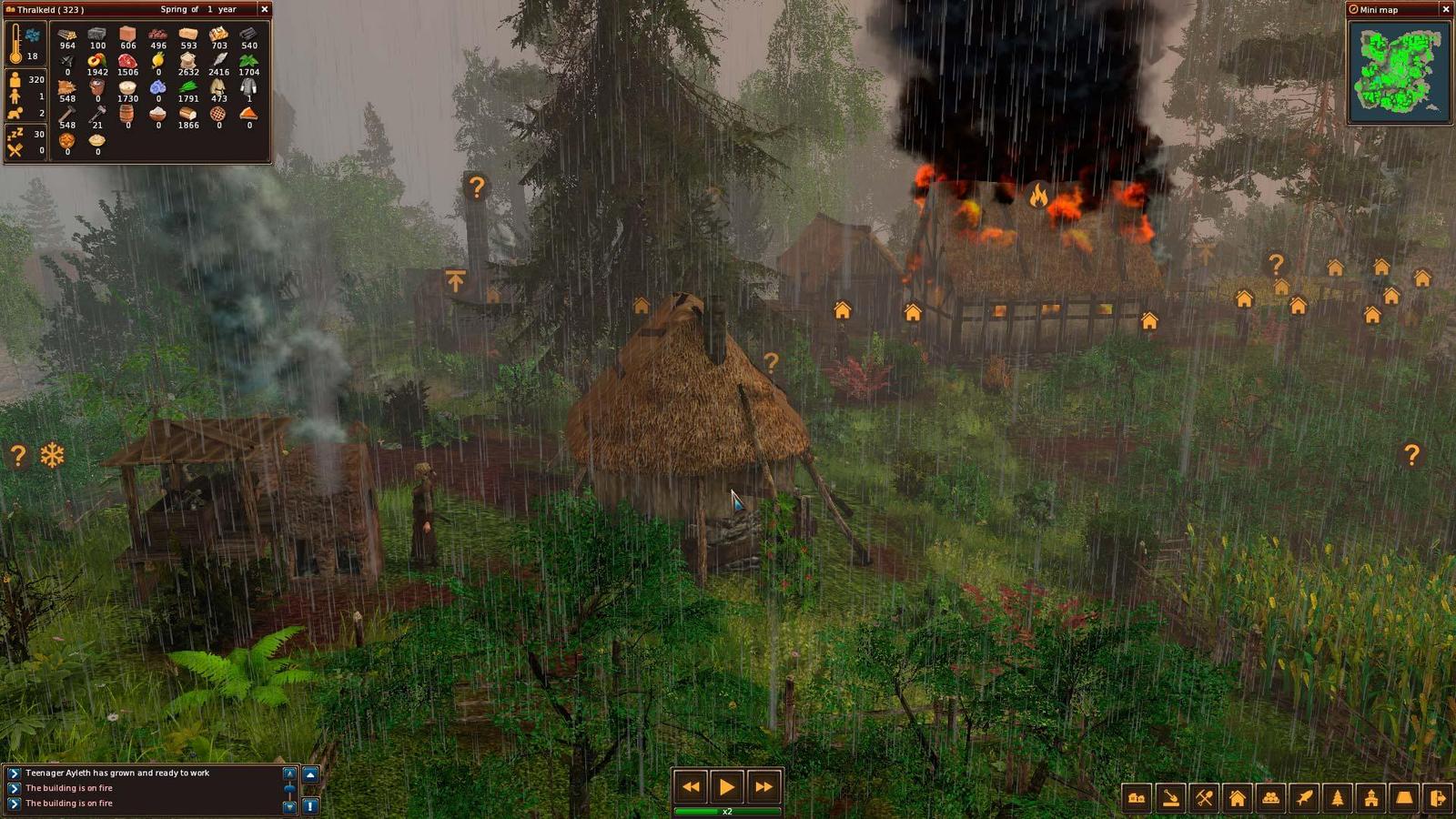Click the fire alert icon over burning building

(x=1037, y=194)
